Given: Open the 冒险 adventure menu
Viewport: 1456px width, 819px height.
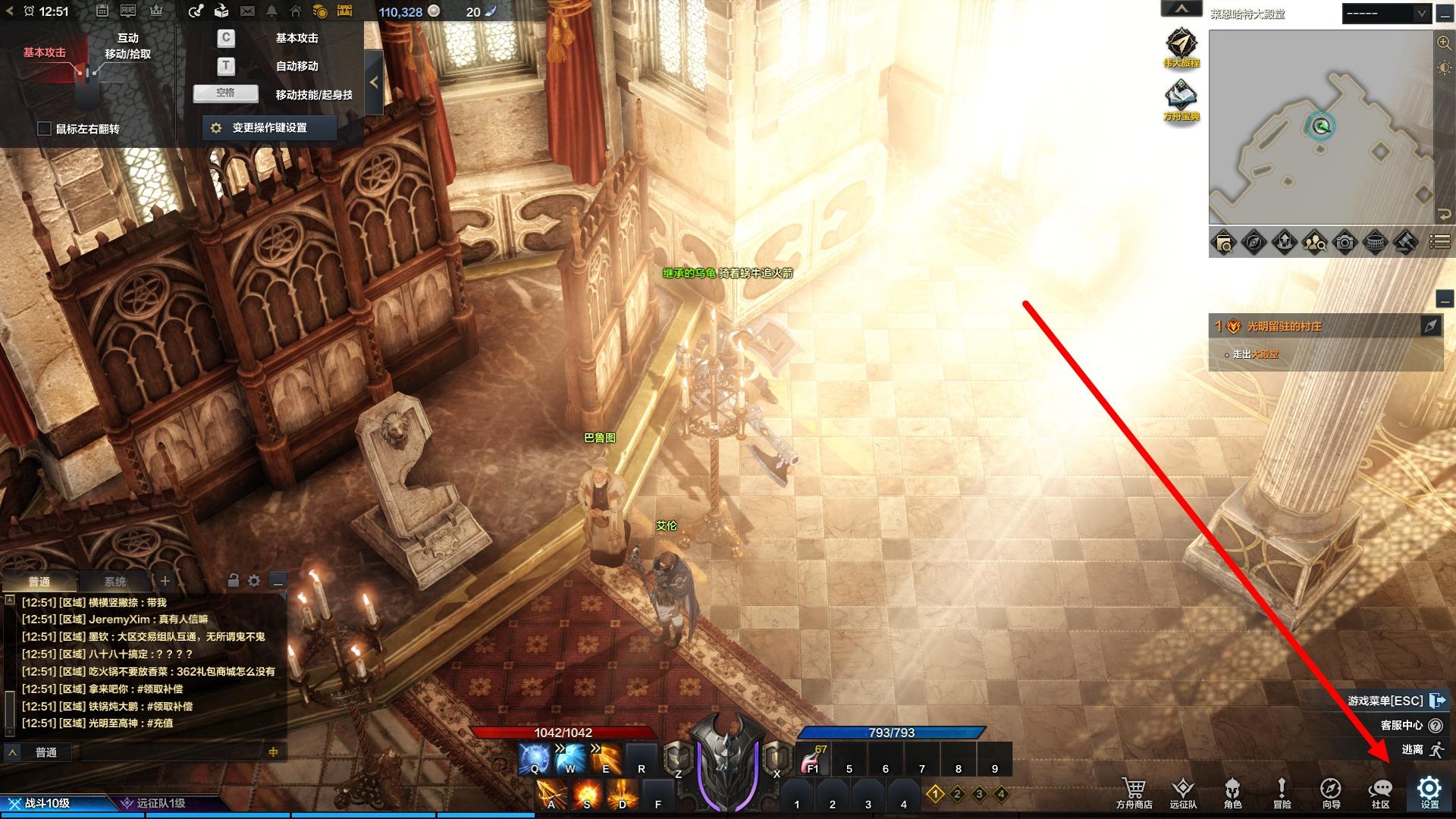Looking at the screenshot, I should pyautogui.click(x=1282, y=792).
